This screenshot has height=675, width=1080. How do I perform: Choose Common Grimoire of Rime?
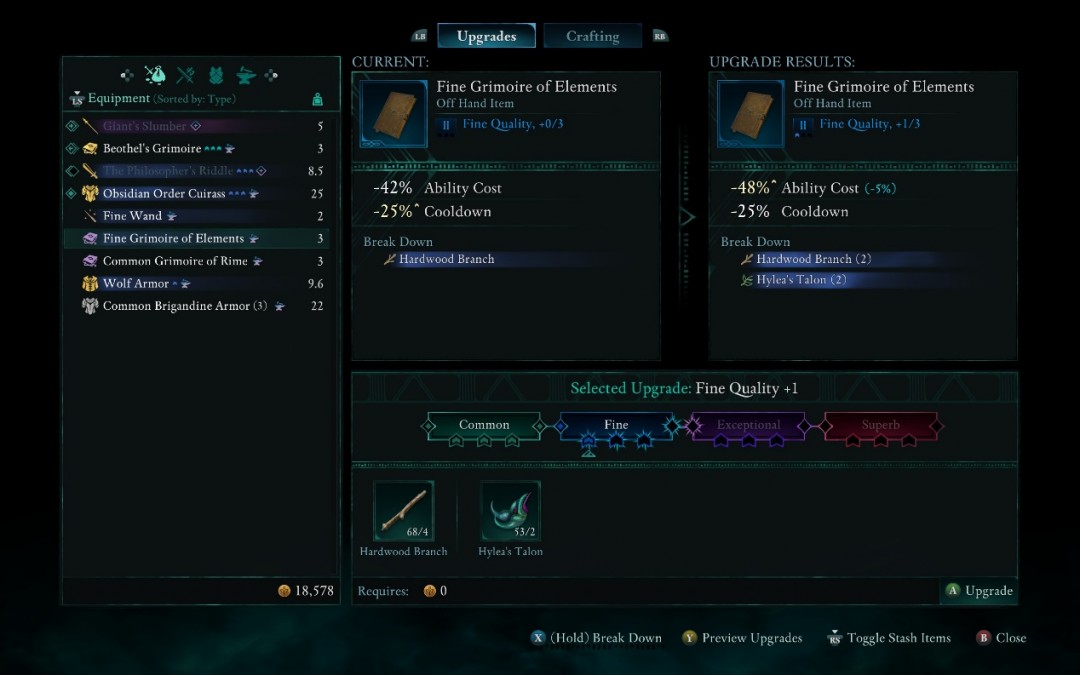[173, 261]
